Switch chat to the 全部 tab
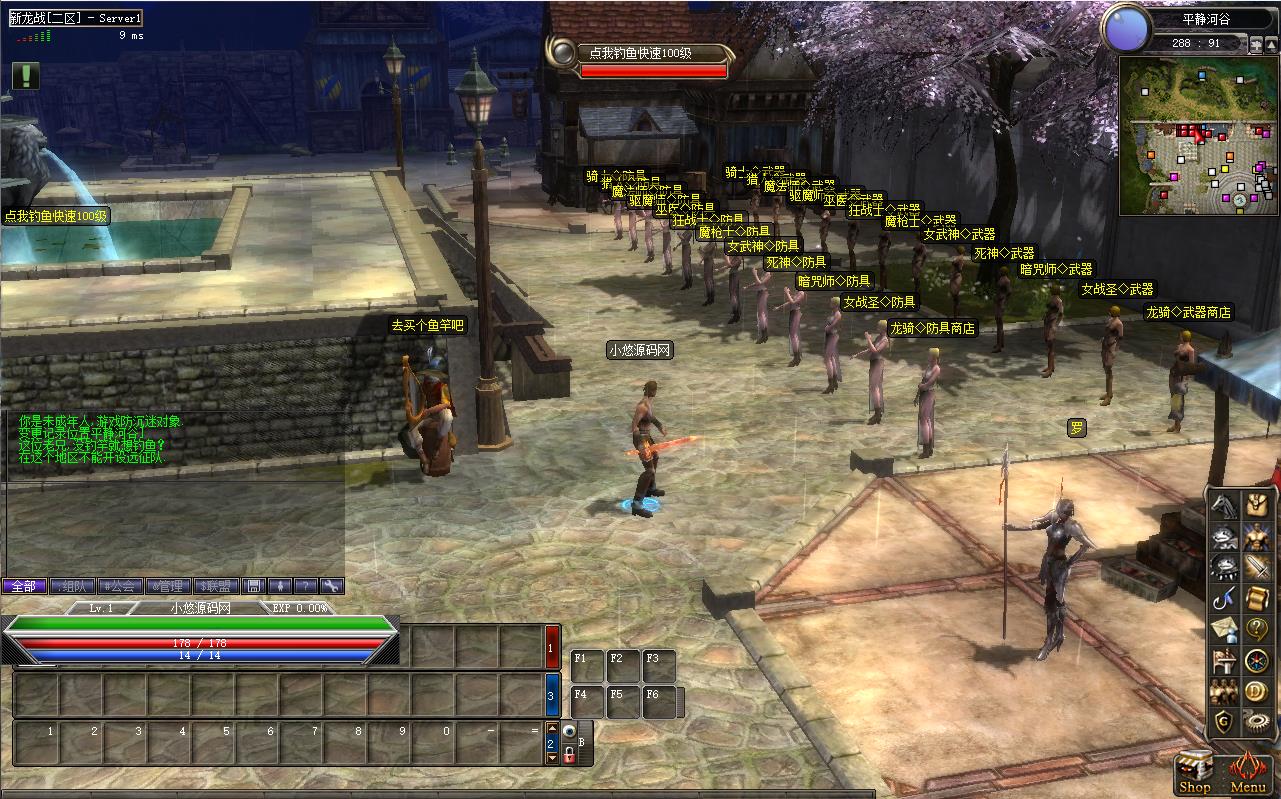This screenshot has width=1281, height=799. point(23,586)
